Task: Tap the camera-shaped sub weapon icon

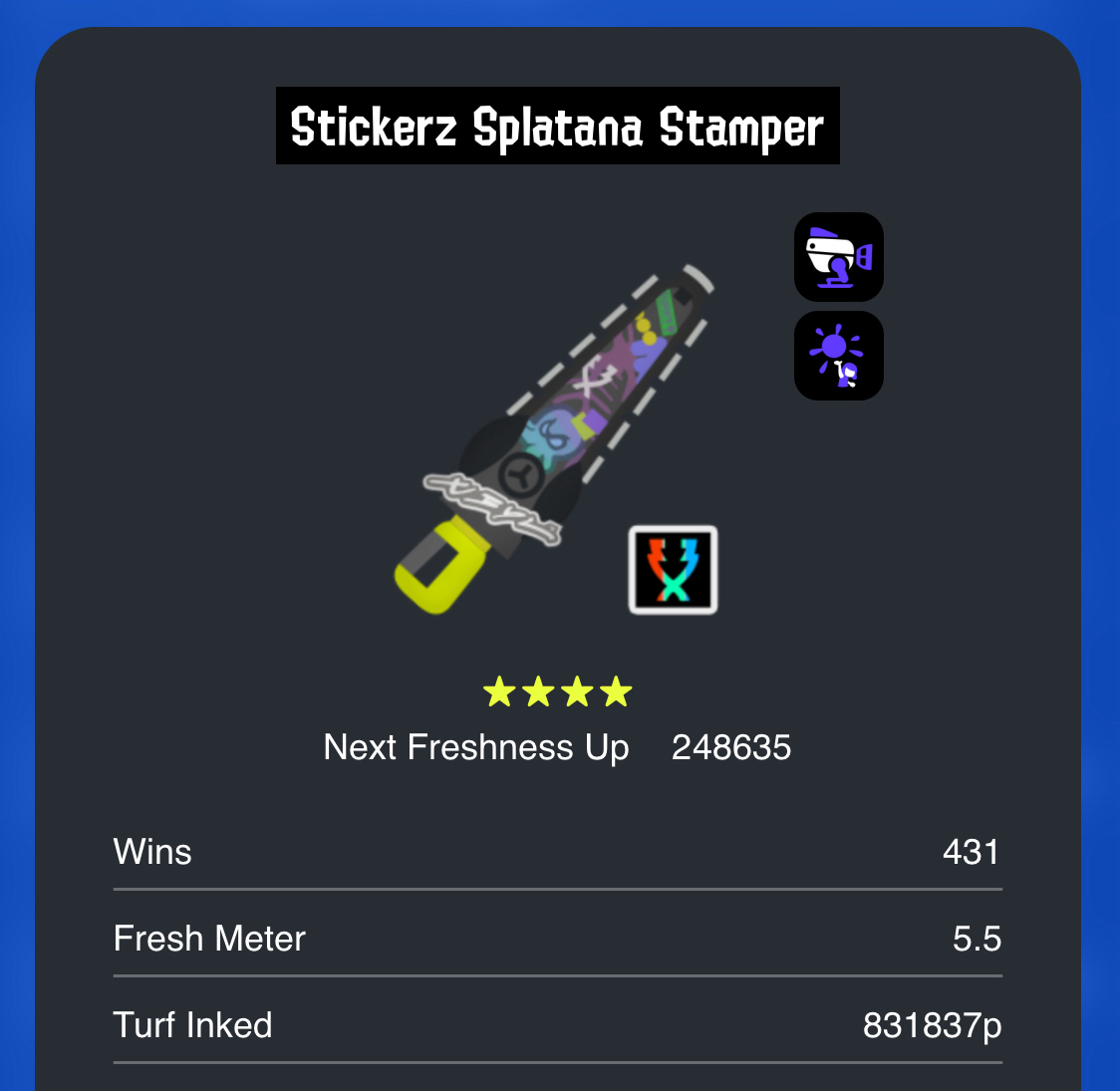Action: 839,257
